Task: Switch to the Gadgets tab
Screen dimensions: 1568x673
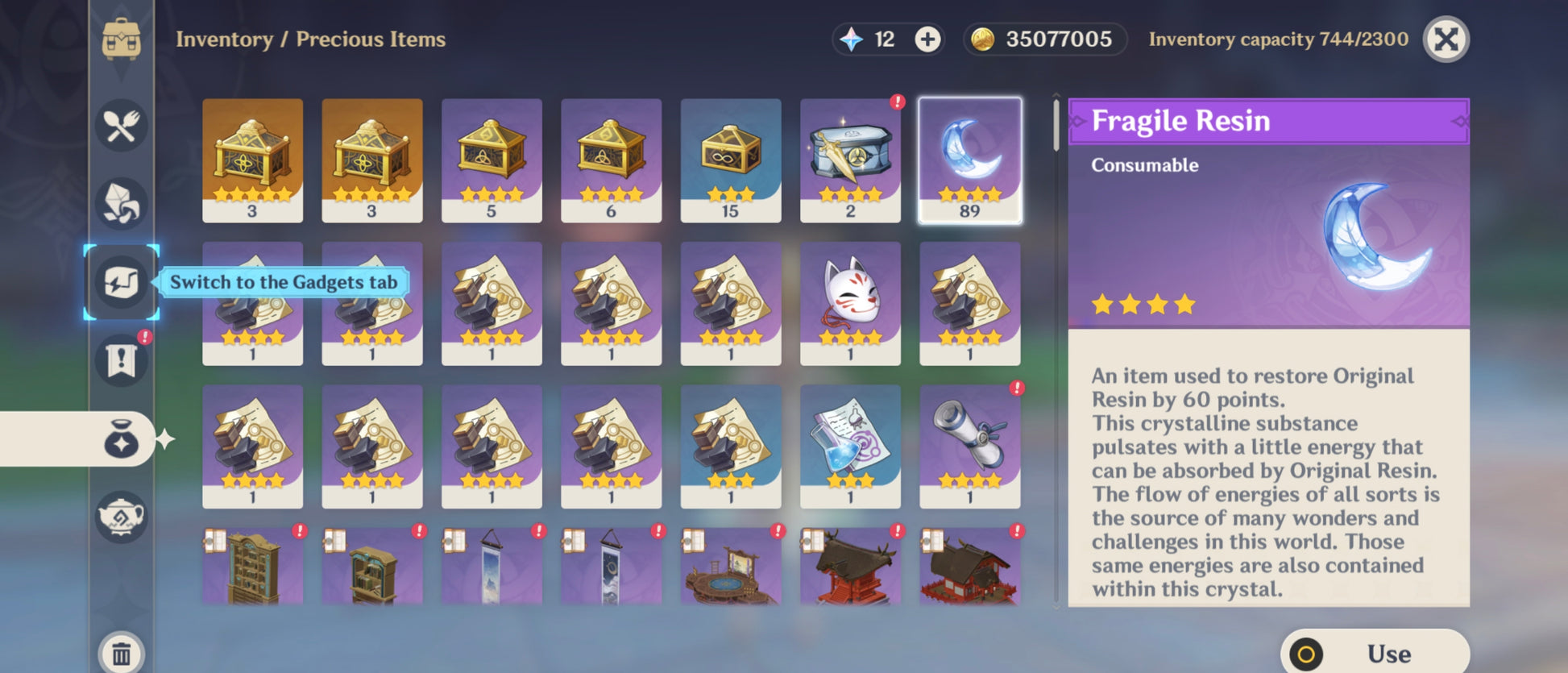Action: [122, 282]
